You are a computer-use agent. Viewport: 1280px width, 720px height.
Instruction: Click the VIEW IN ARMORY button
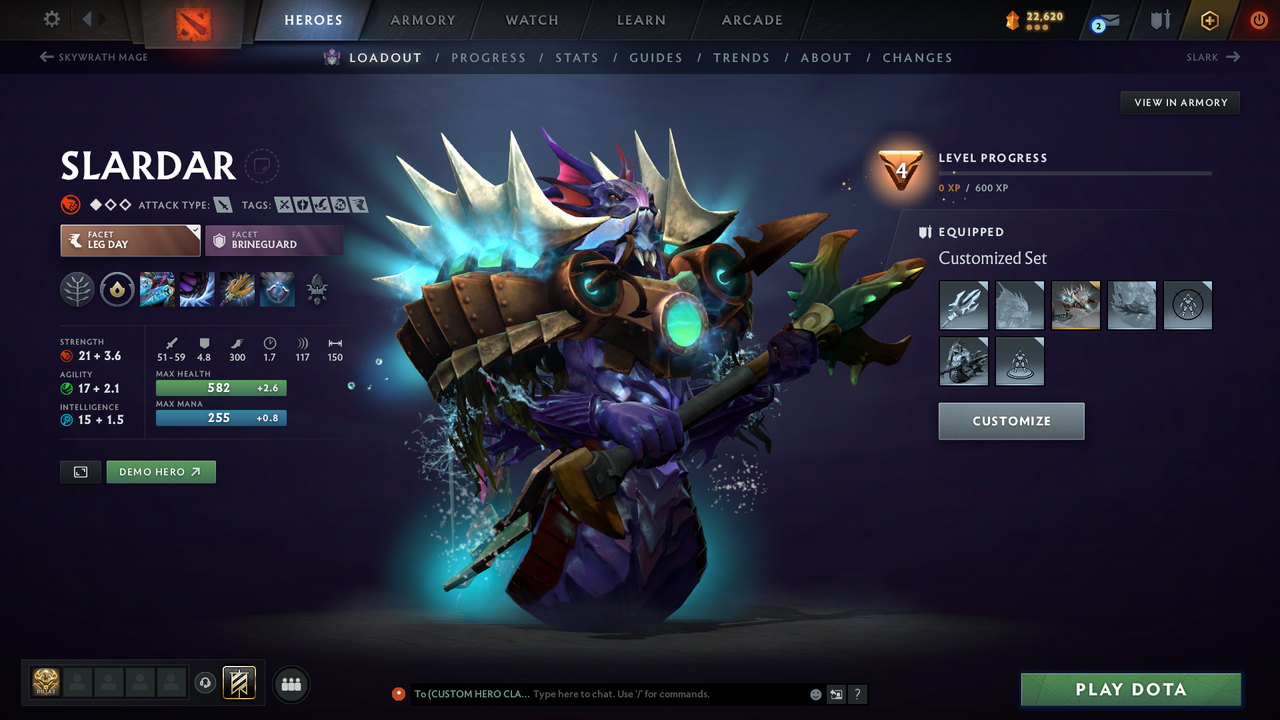click(x=1179, y=102)
